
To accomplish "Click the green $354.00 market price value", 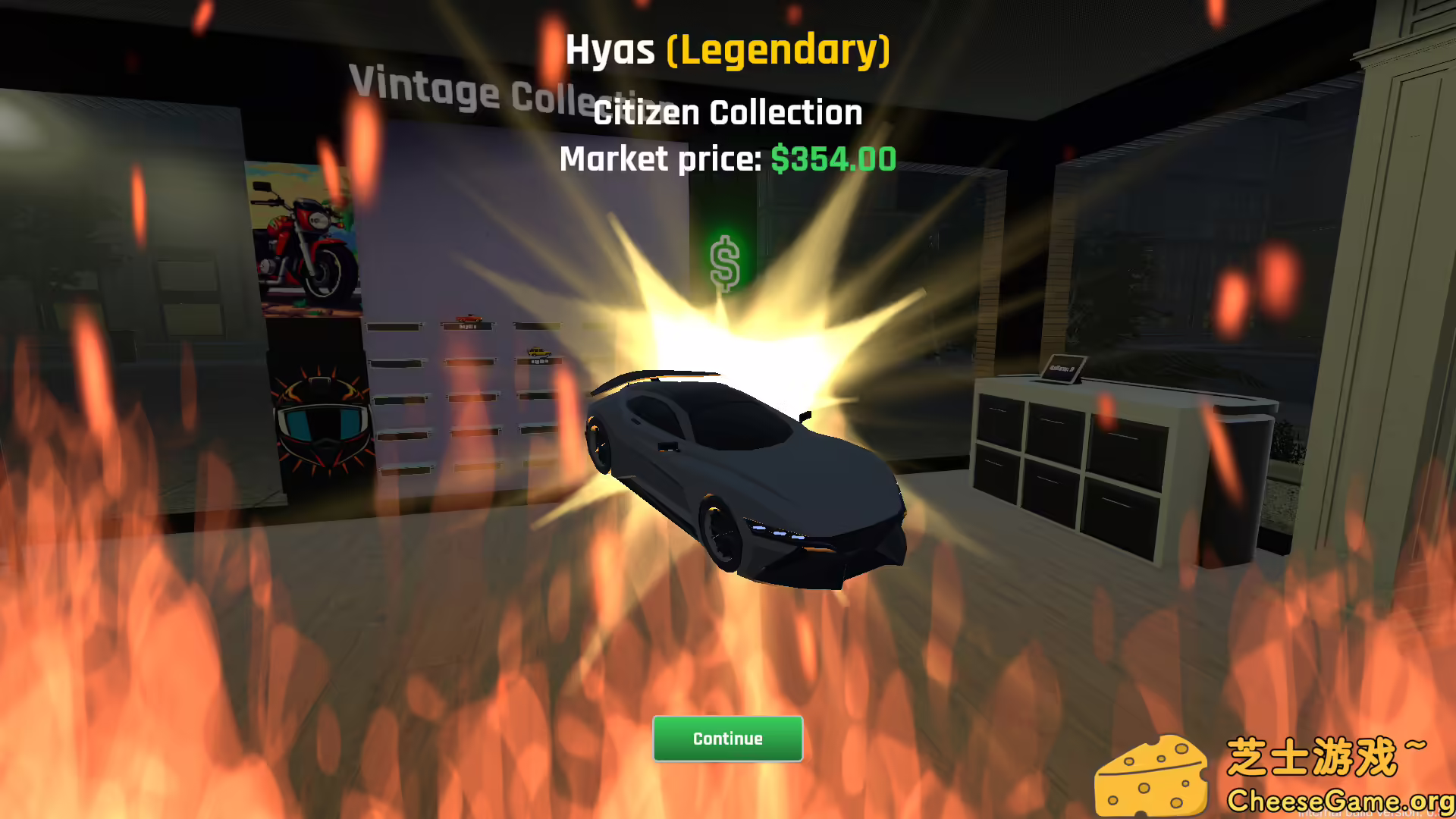I will (832, 159).
